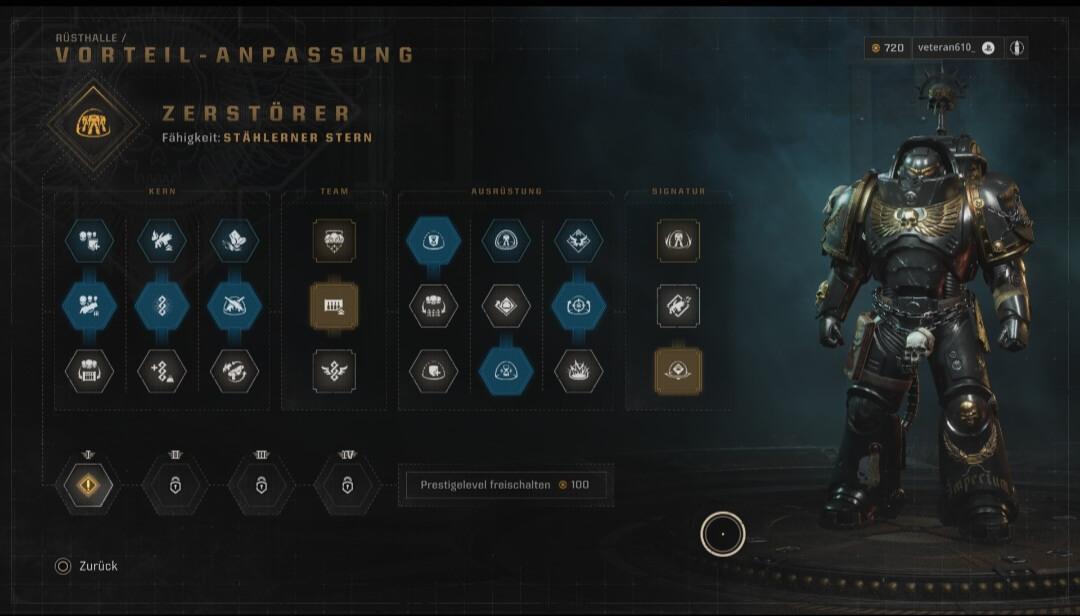The image size is (1080, 616).
Task: Select the middle Signatur perk with card icon
Action: click(x=678, y=305)
